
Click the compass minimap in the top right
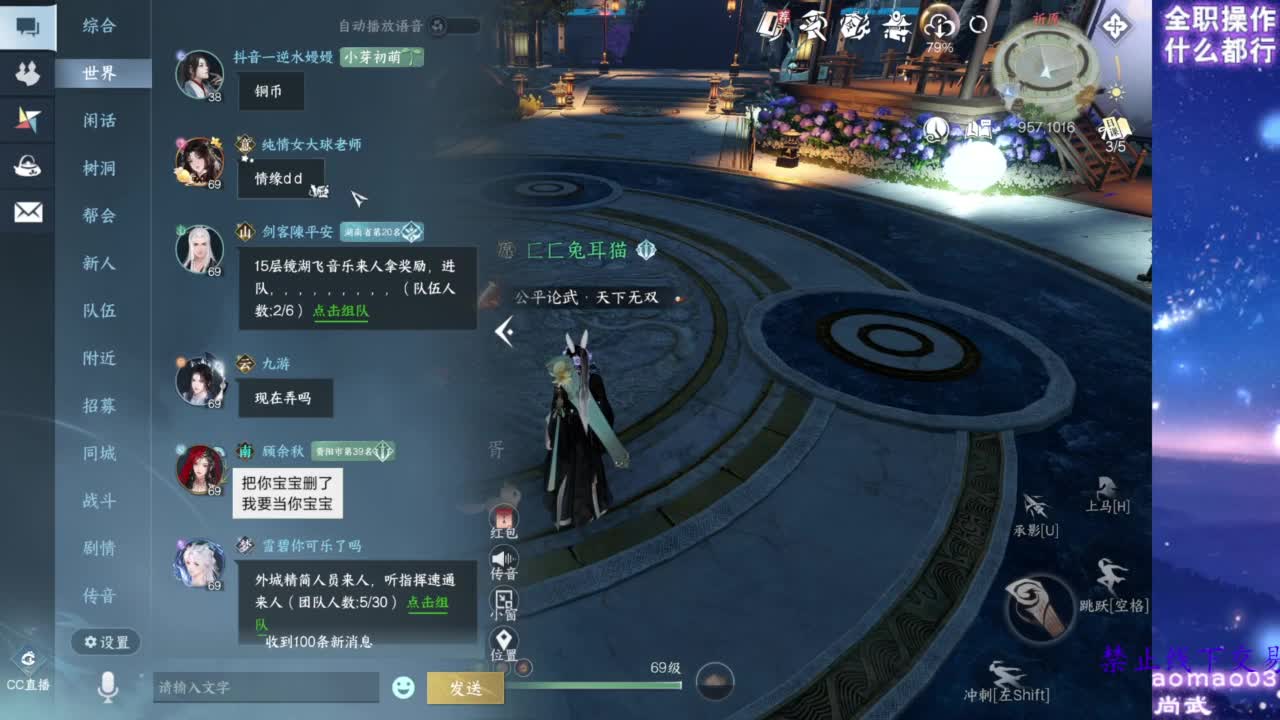tap(1045, 70)
